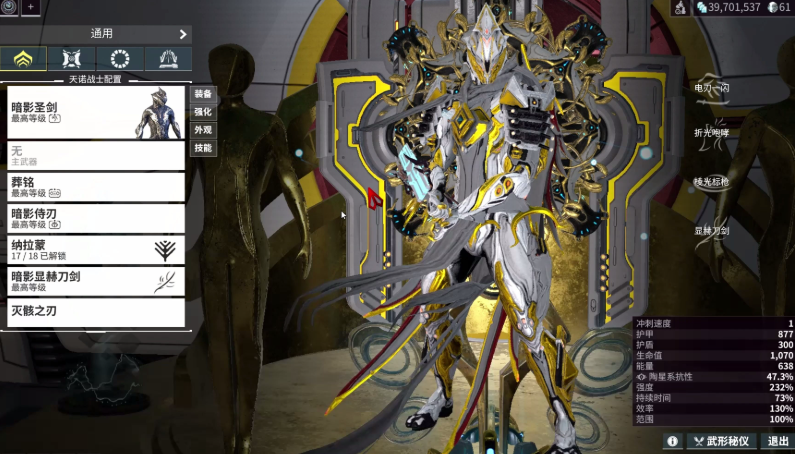Select the 灭骸之刃 slot
The height and width of the screenshot is (454, 795).
click(x=96, y=312)
